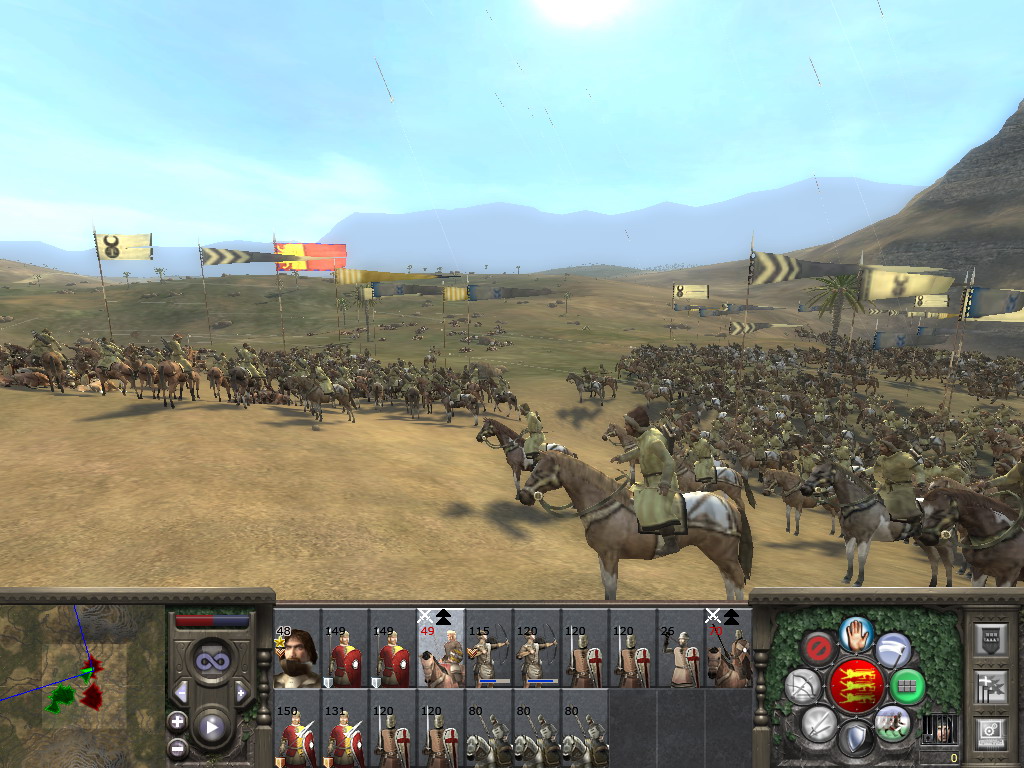This screenshot has width=1024, height=768.
Task: Decrease game speed with left arrow
Action: [181, 692]
